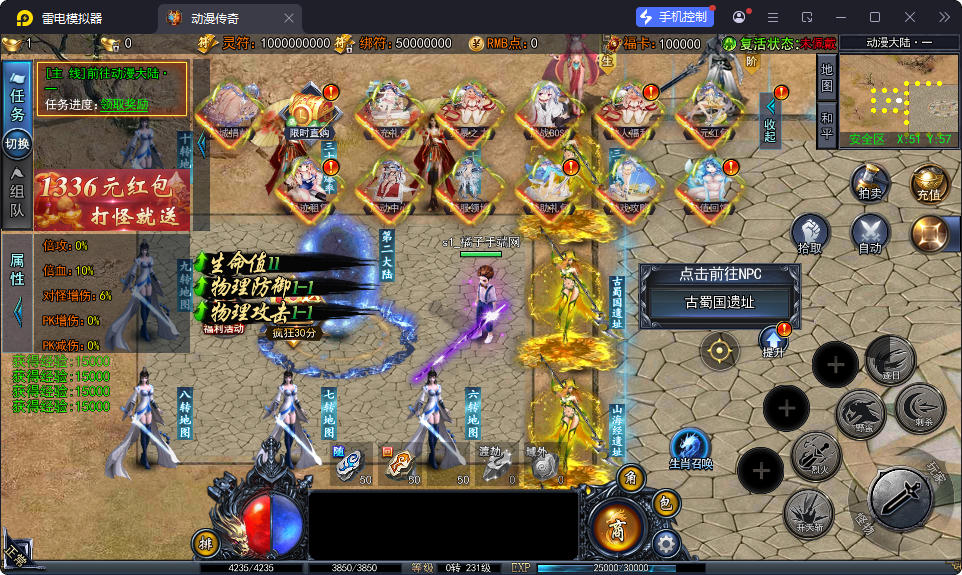
Task: Click the 切换 switch button
Action: pos(17,144)
